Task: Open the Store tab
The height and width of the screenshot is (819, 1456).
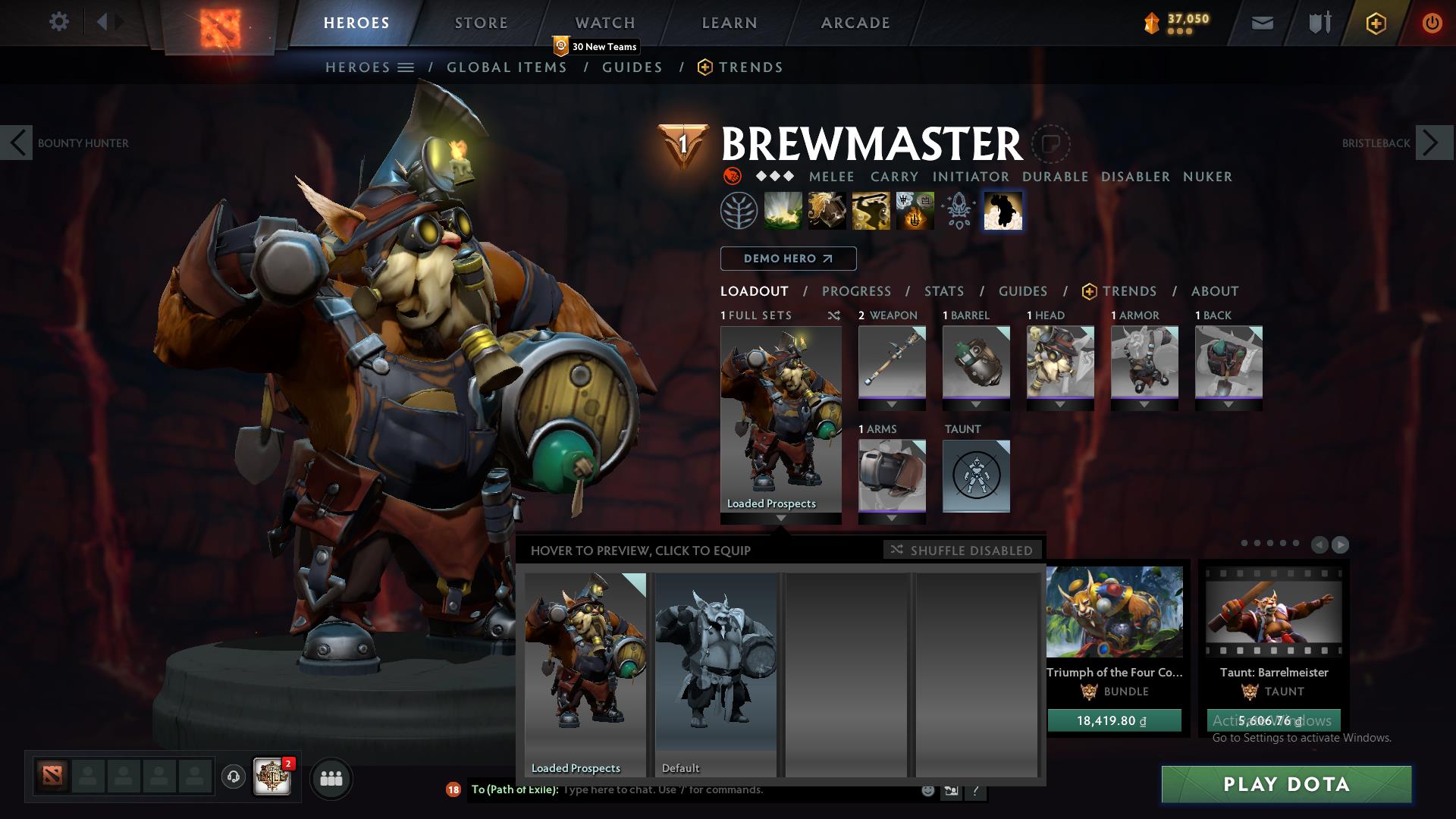Action: (x=481, y=23)
